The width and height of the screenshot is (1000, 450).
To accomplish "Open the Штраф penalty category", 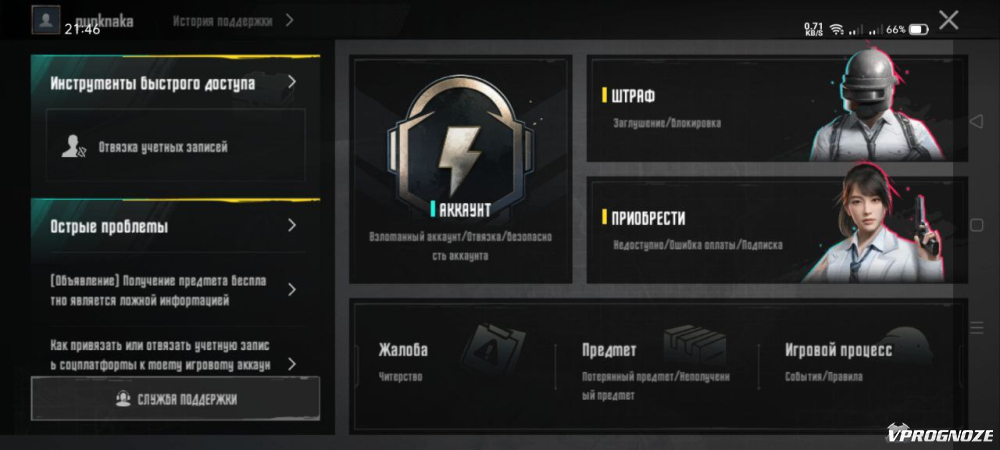I will point(776,108).
